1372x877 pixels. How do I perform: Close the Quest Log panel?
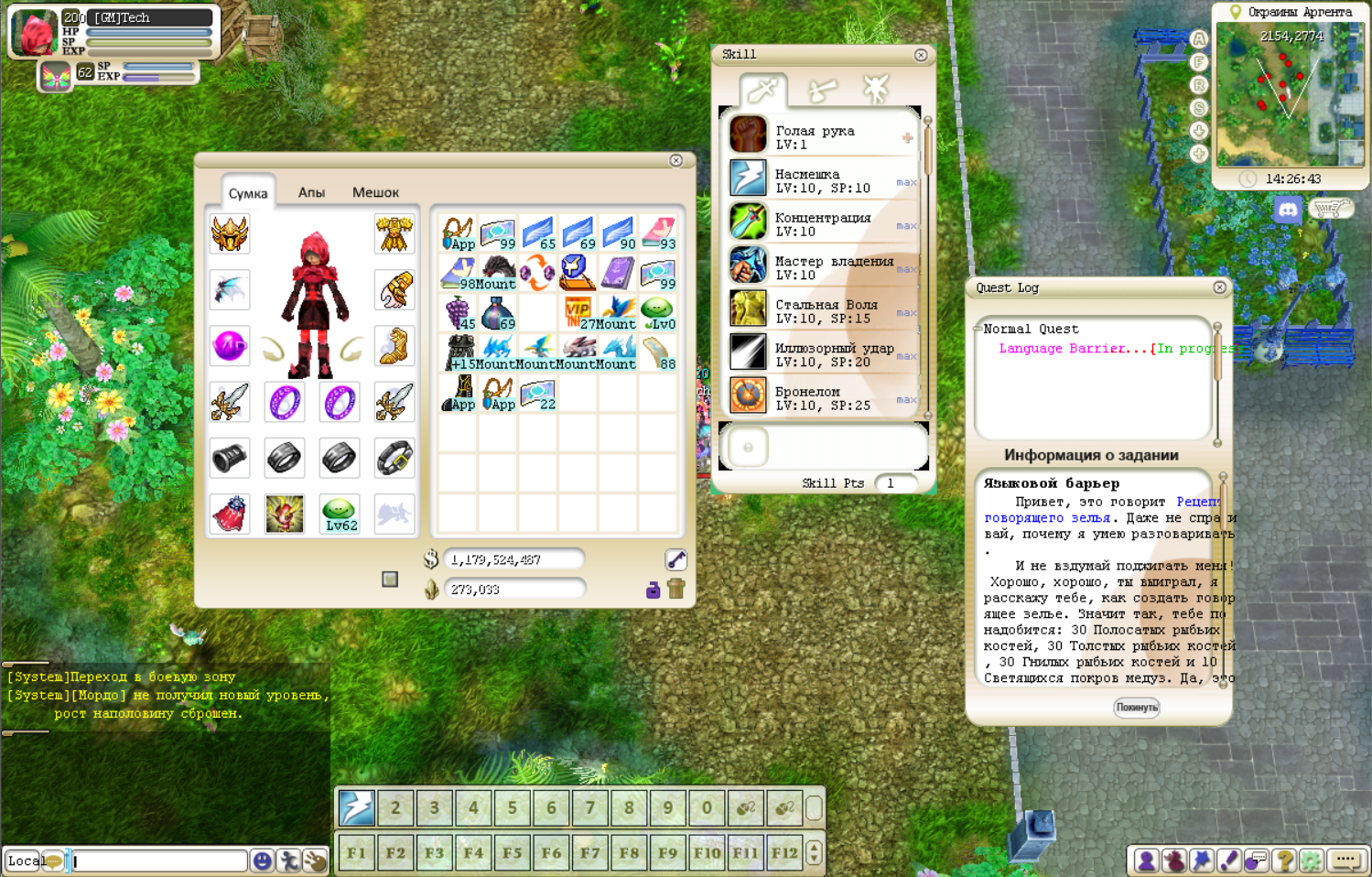pos(1219,287)
